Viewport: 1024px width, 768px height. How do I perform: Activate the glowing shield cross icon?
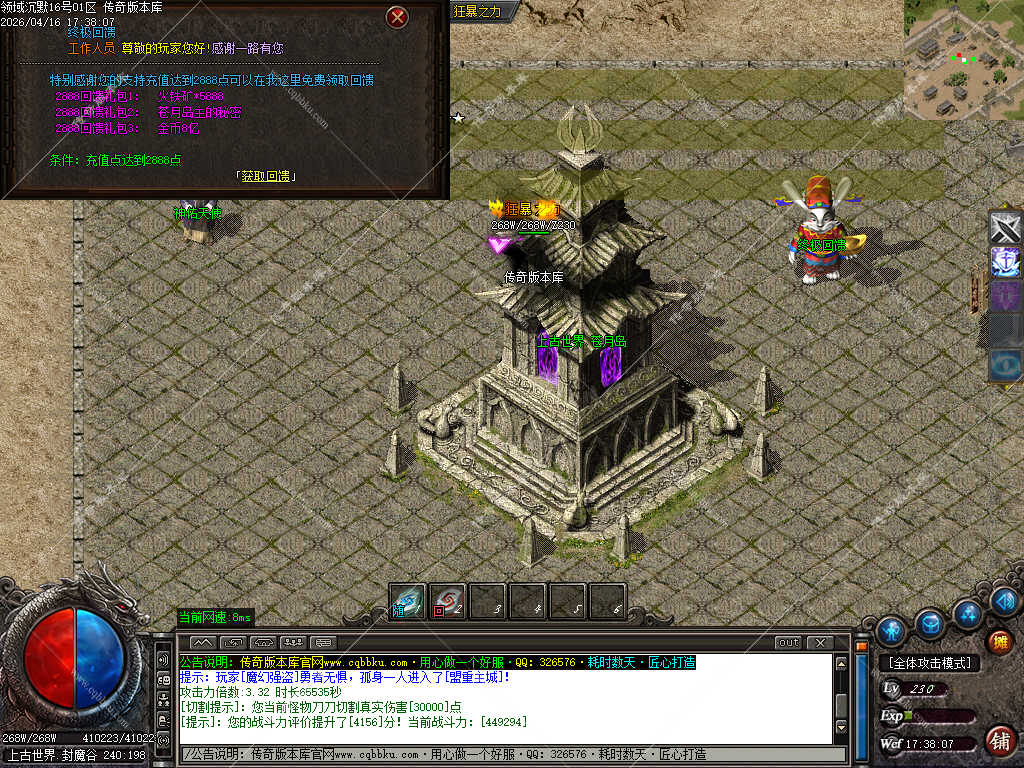coord(1005,262)
